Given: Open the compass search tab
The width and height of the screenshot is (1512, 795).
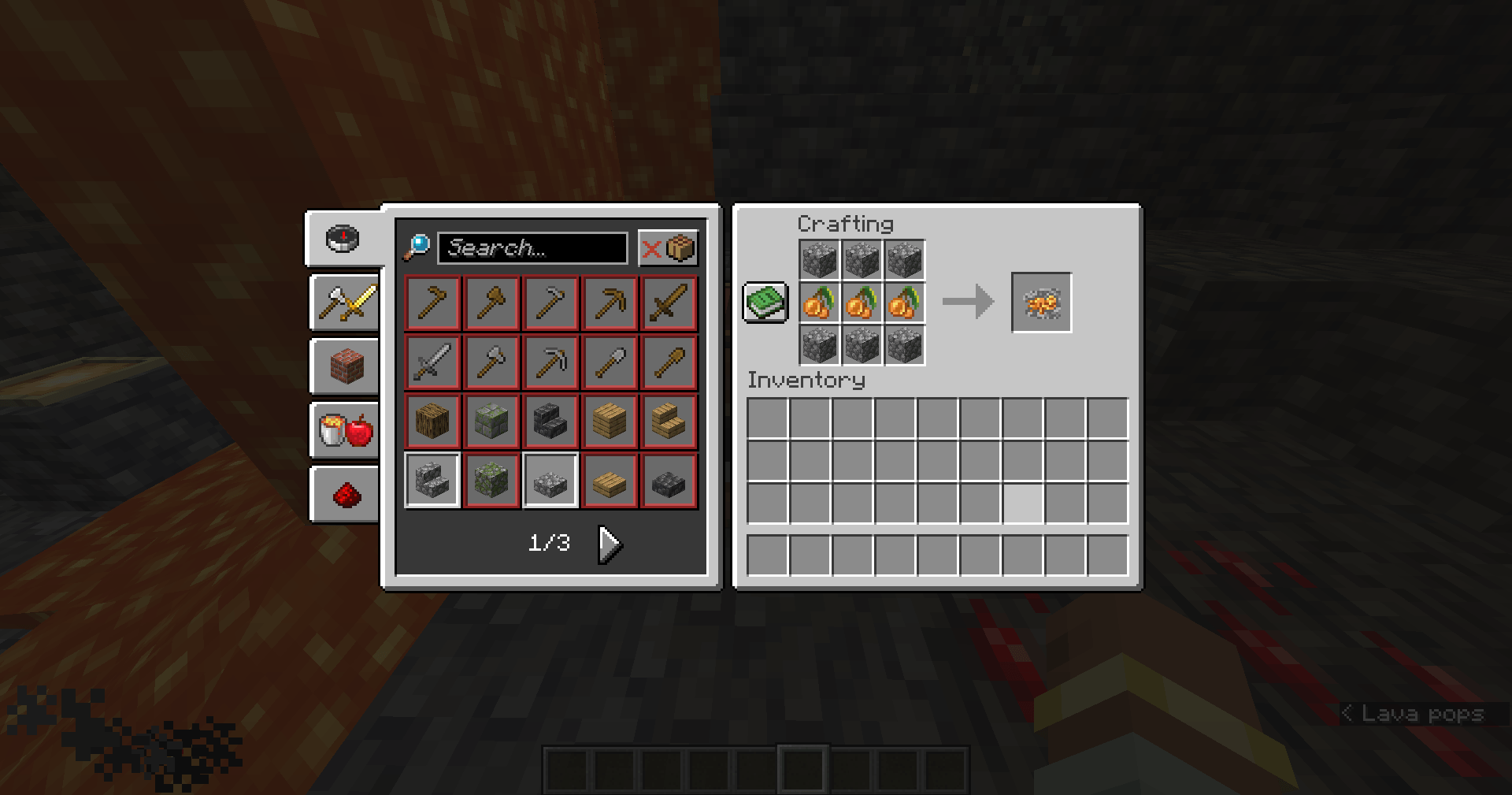Looking at the screenshot, I should tap(343, 239).
